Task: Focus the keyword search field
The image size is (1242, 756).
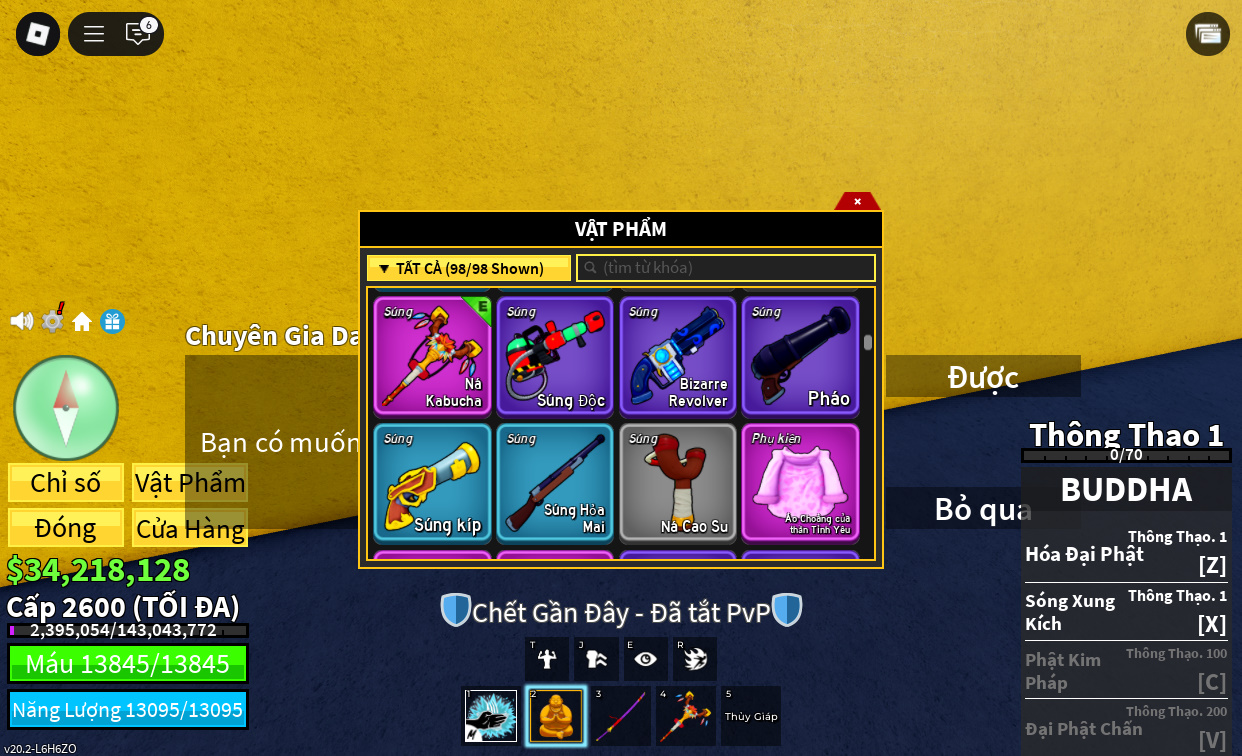Action: (x=726, y=268)
